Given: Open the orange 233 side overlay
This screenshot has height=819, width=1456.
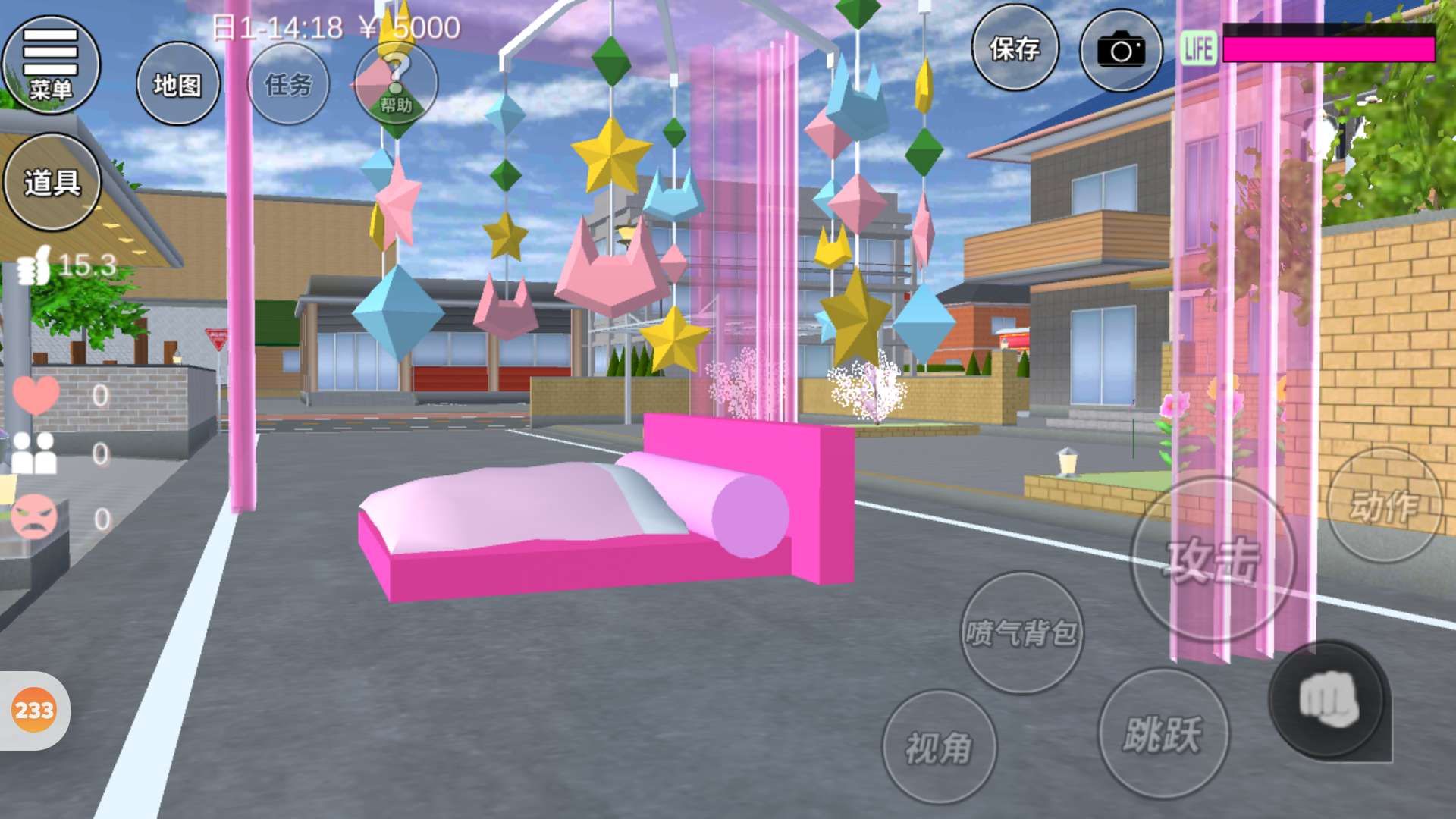Looking at the screenshot, I should pyautogui.click(x=34, y=711).
